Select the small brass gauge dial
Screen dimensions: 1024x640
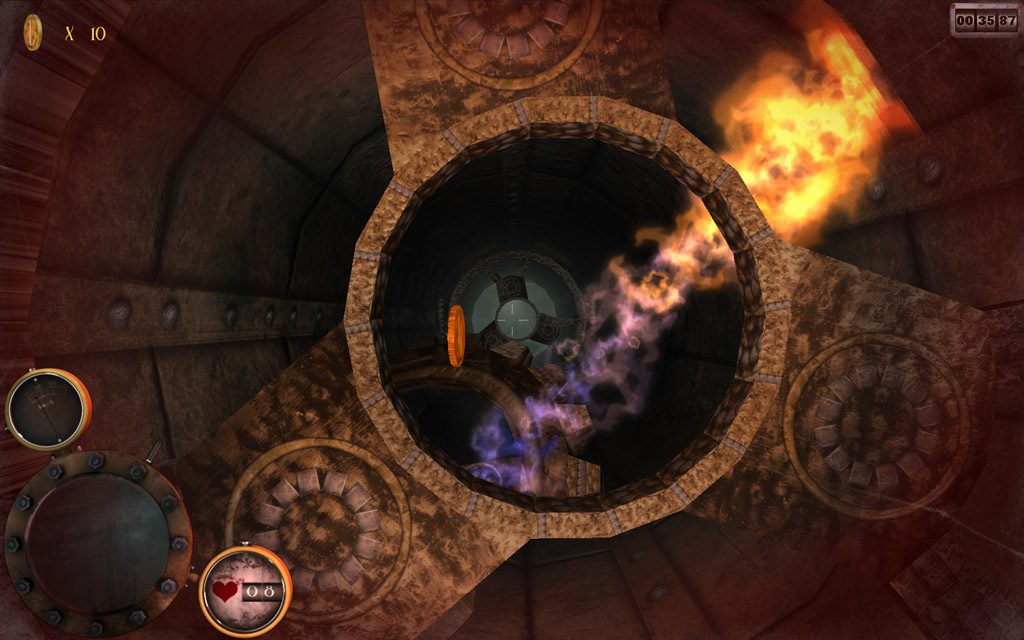coord(47,408)
